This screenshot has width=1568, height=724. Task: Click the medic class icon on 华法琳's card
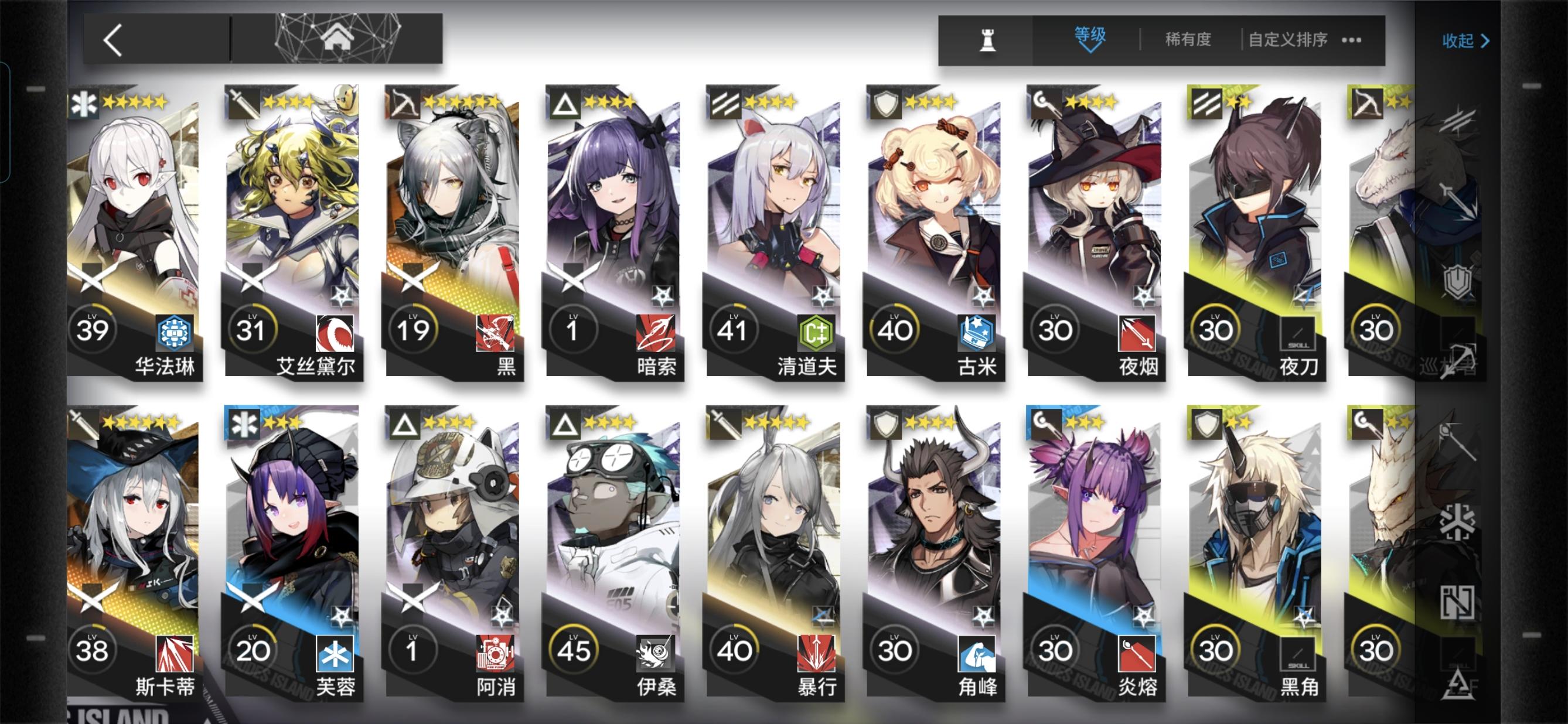(85, 104)
